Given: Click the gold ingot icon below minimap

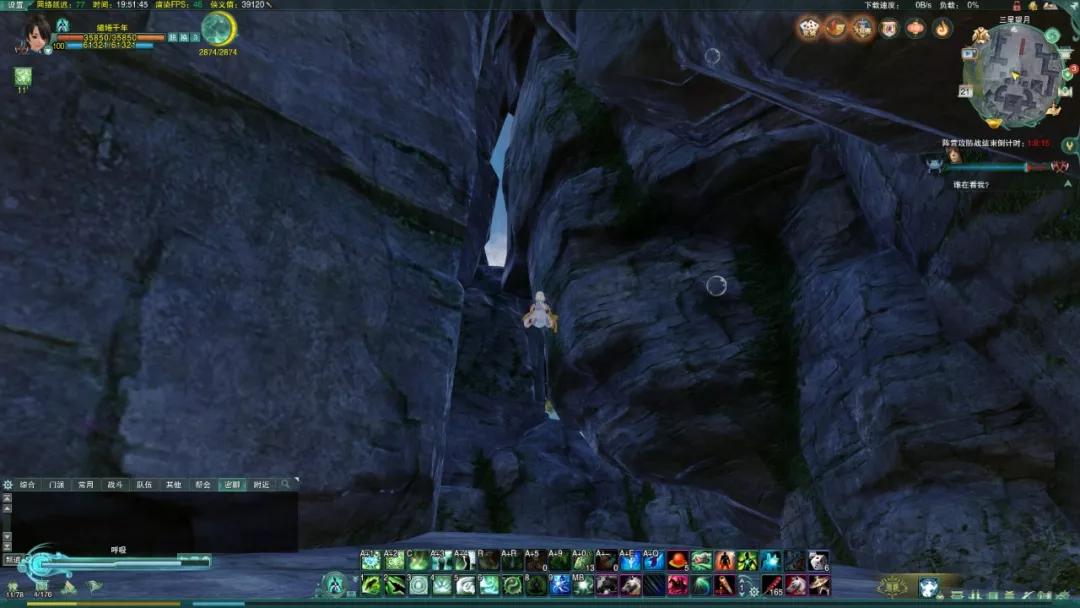Looking at the screenshot, I should pos(994,124).
